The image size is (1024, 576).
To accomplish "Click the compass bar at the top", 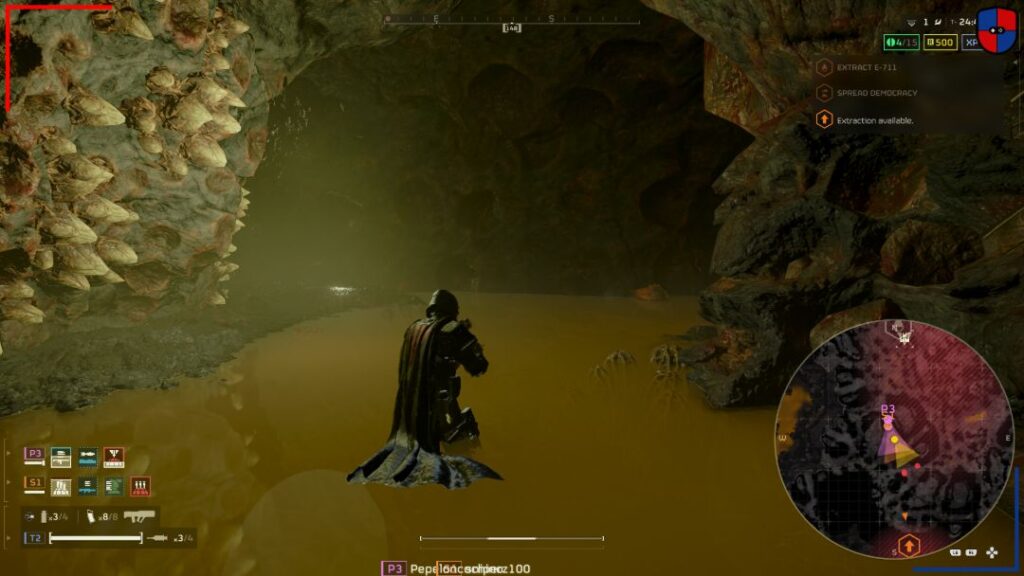I will tap(512, 19).
